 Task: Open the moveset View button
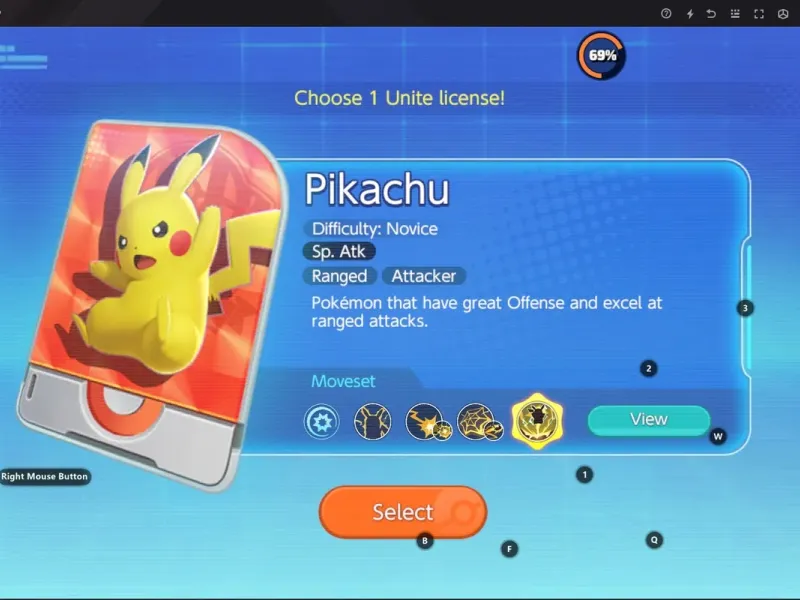pos(648,420)
